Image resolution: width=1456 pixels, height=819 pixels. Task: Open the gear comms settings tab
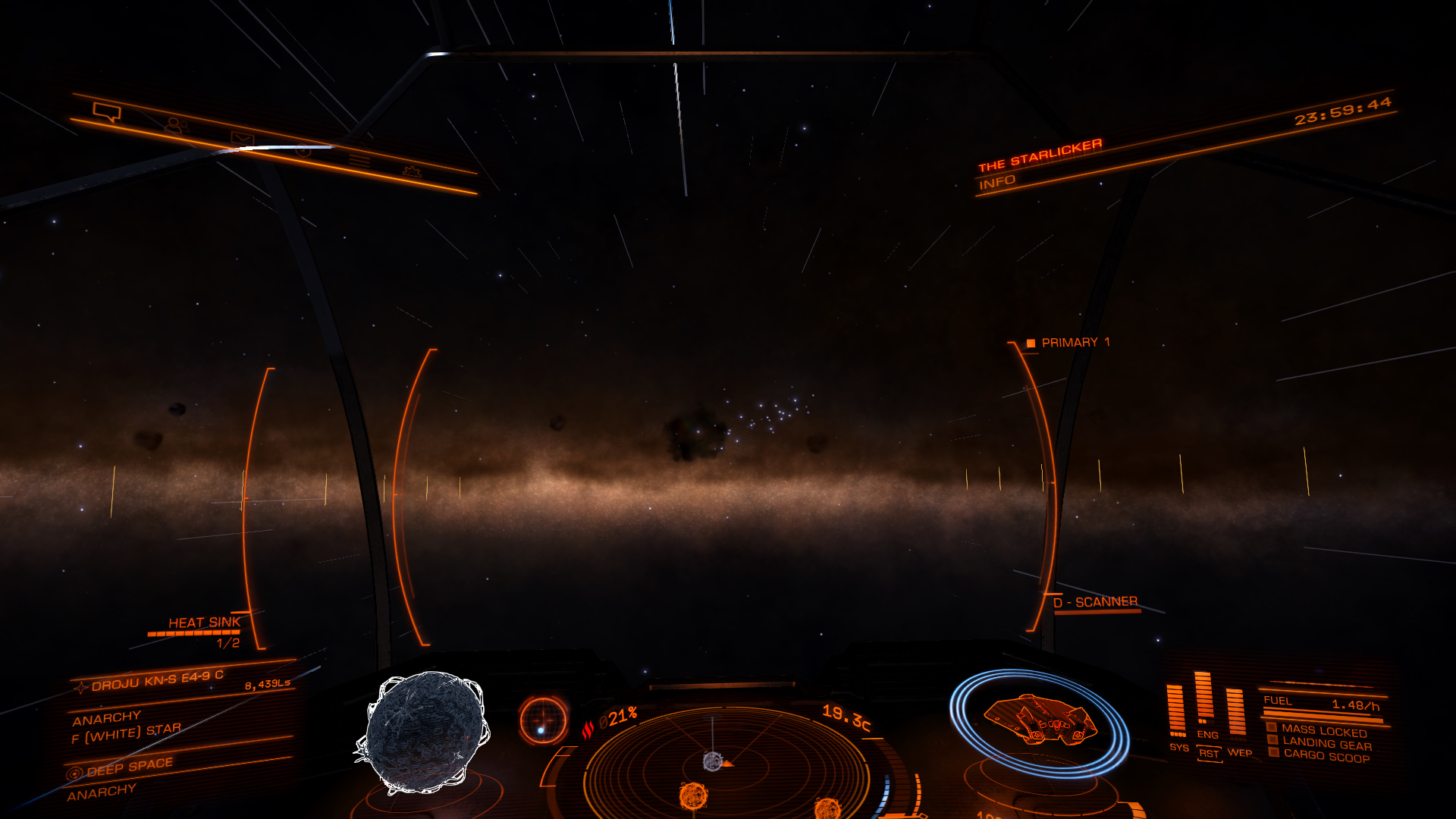click(x=412, y=171)
